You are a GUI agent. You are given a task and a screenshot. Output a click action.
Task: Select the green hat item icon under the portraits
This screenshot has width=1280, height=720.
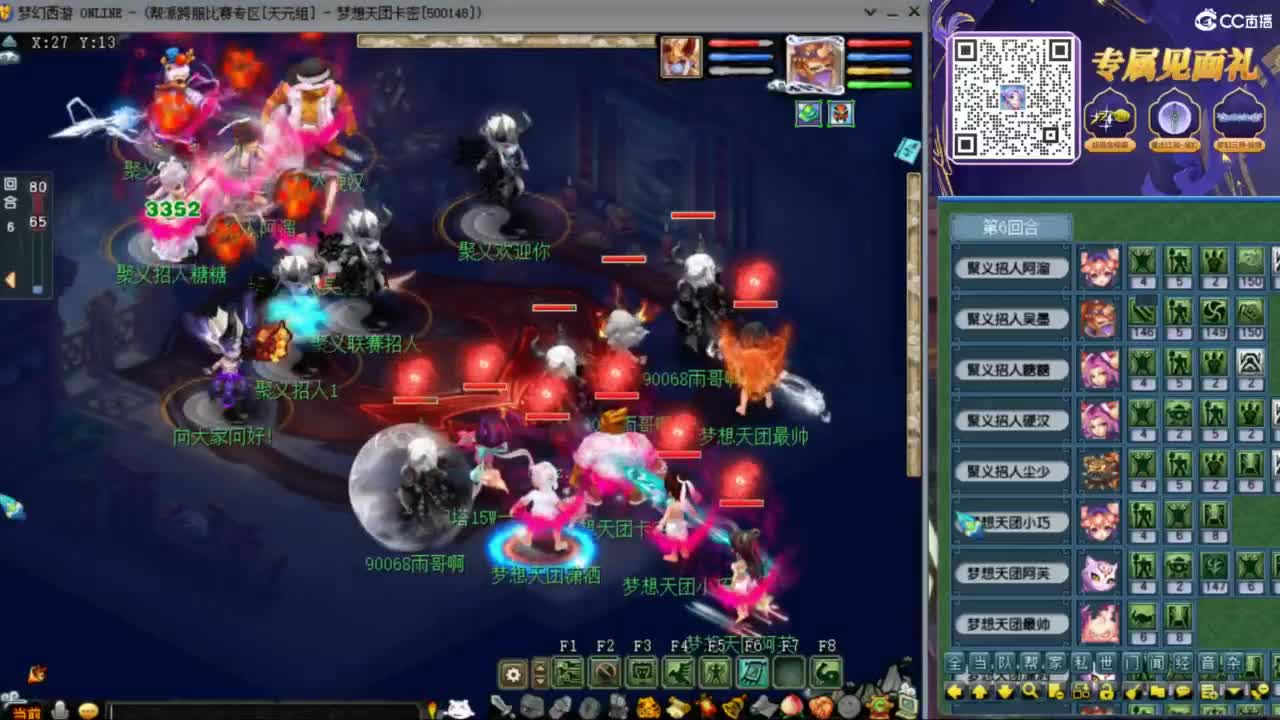tap(806, 115)
